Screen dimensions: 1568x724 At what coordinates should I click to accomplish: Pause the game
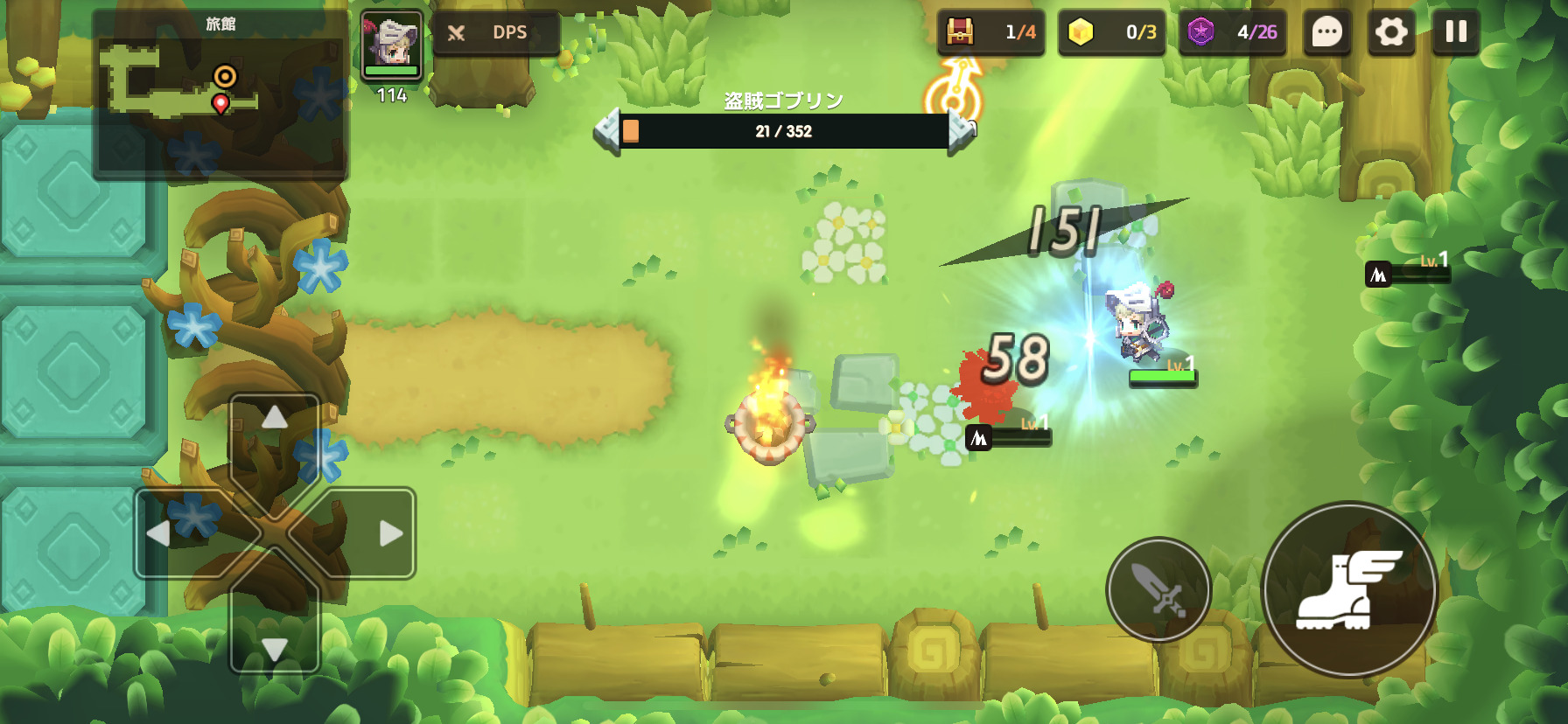1456,32
